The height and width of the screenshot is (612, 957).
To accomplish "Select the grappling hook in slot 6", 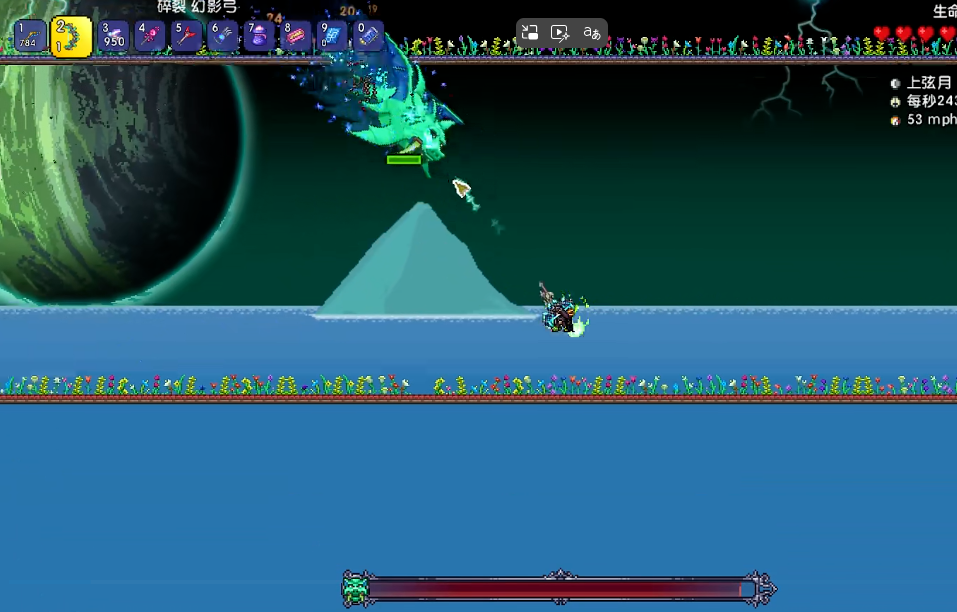I will (x=222, y=37).
